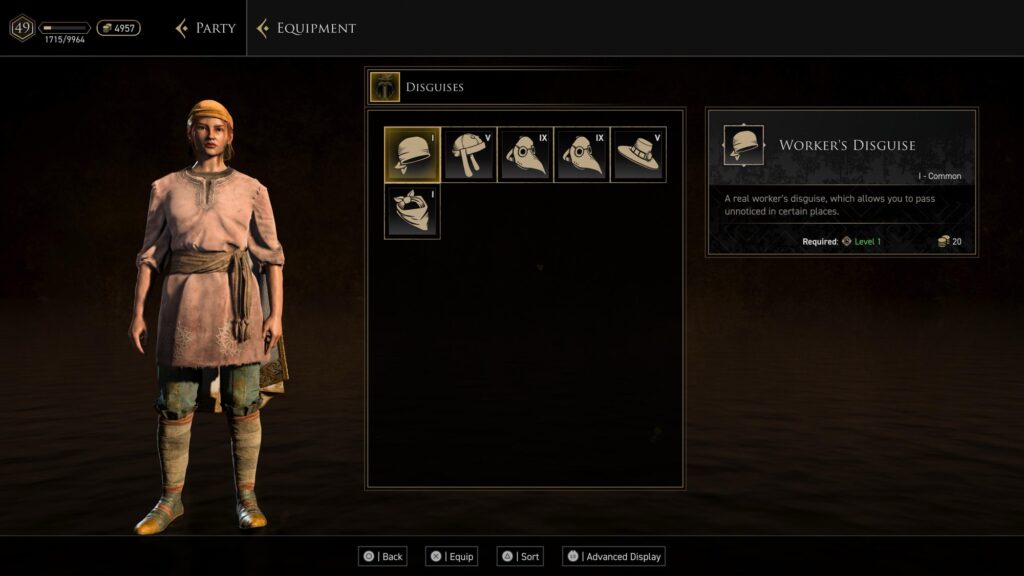This screenshot has width=1024, height=576.
Task: Equip the selected disguise
Action: click(451, 556)
